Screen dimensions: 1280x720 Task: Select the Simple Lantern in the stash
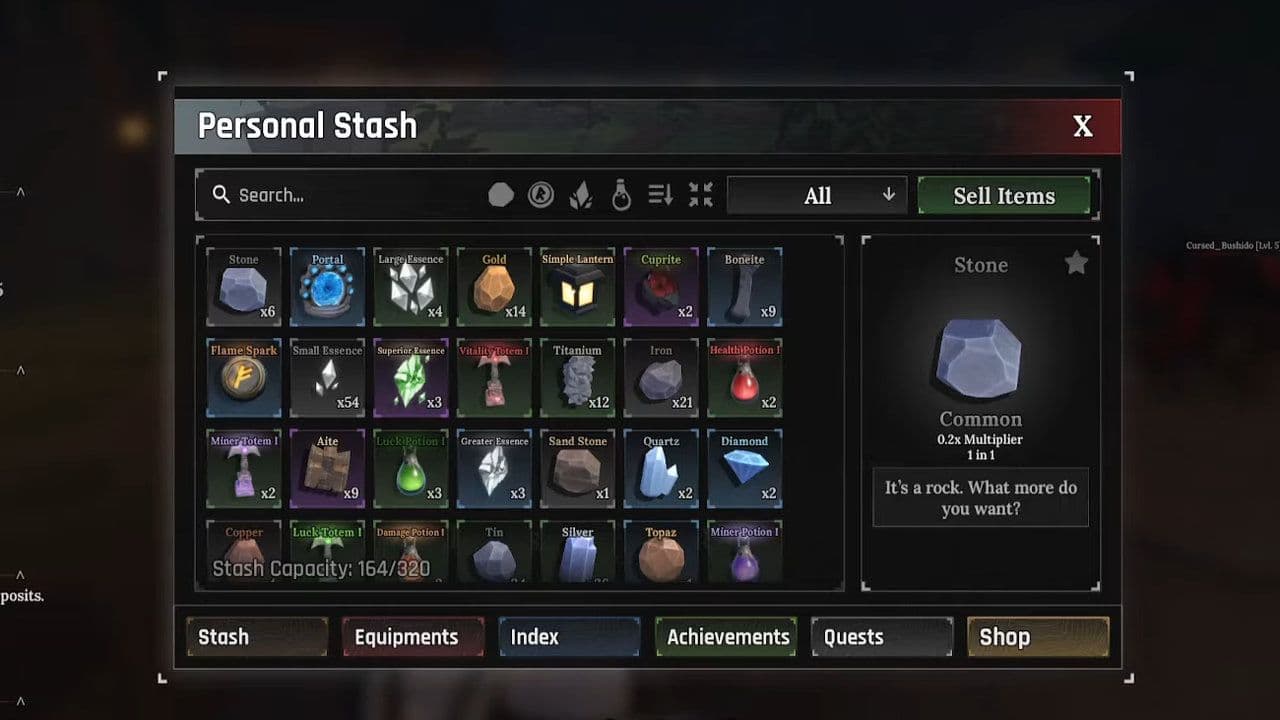[578, 287]
